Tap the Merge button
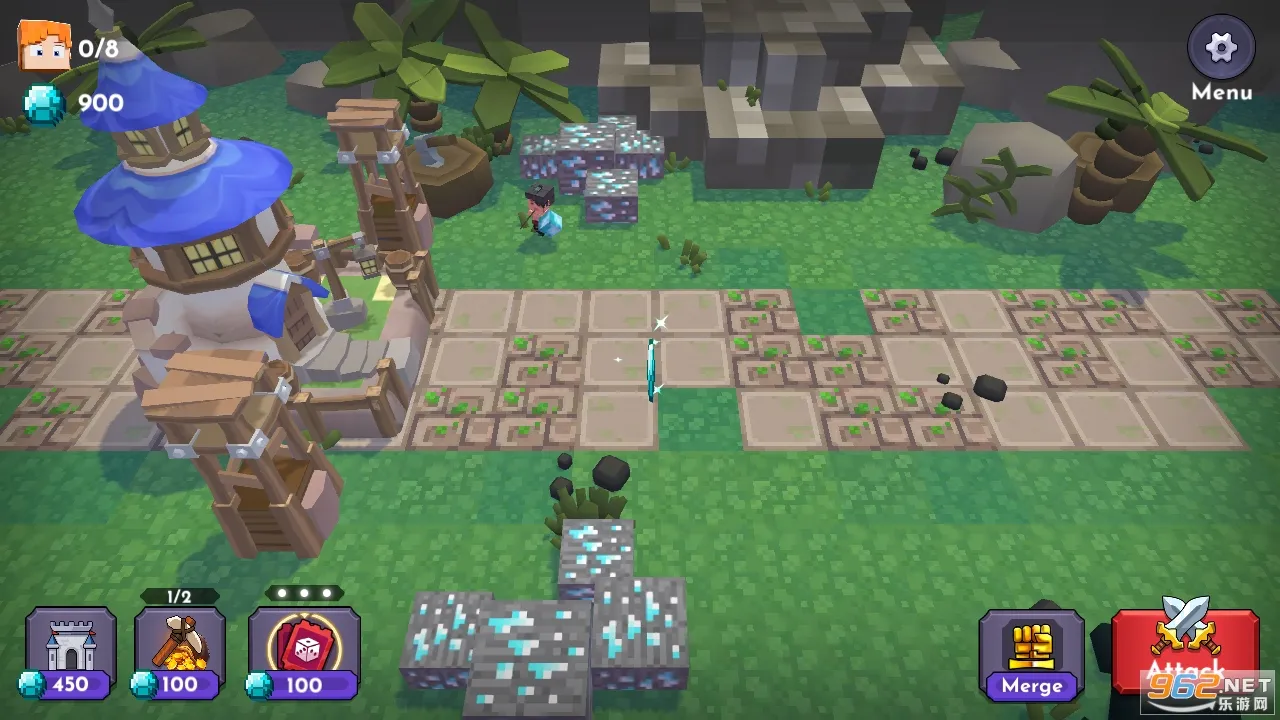The image size is (1280, 720). 1031,654
